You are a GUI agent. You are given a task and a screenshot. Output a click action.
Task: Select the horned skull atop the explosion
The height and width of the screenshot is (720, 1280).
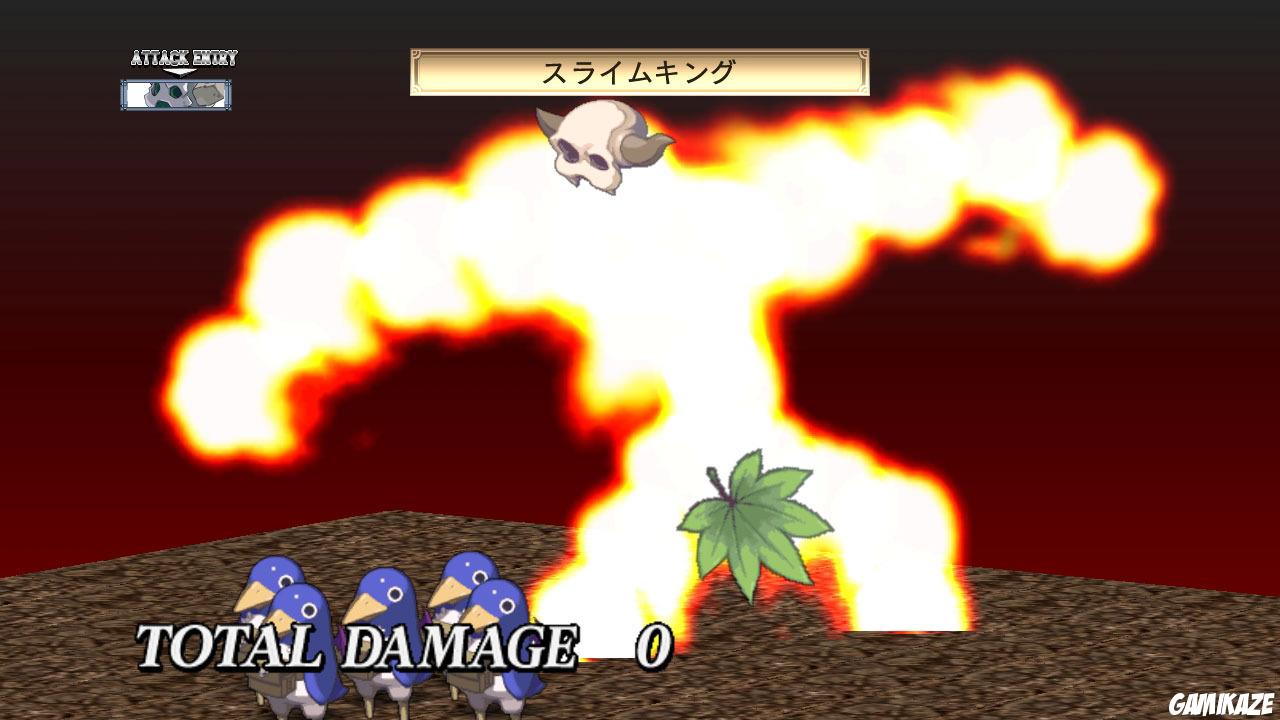click(595, 150)
